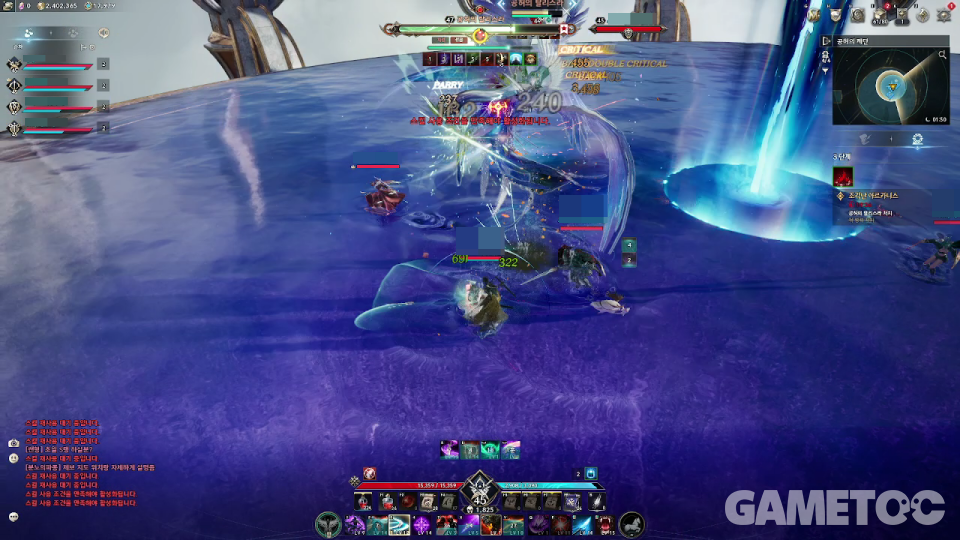
Task: Toggle the party voice speaker icon
Action: 104,33
